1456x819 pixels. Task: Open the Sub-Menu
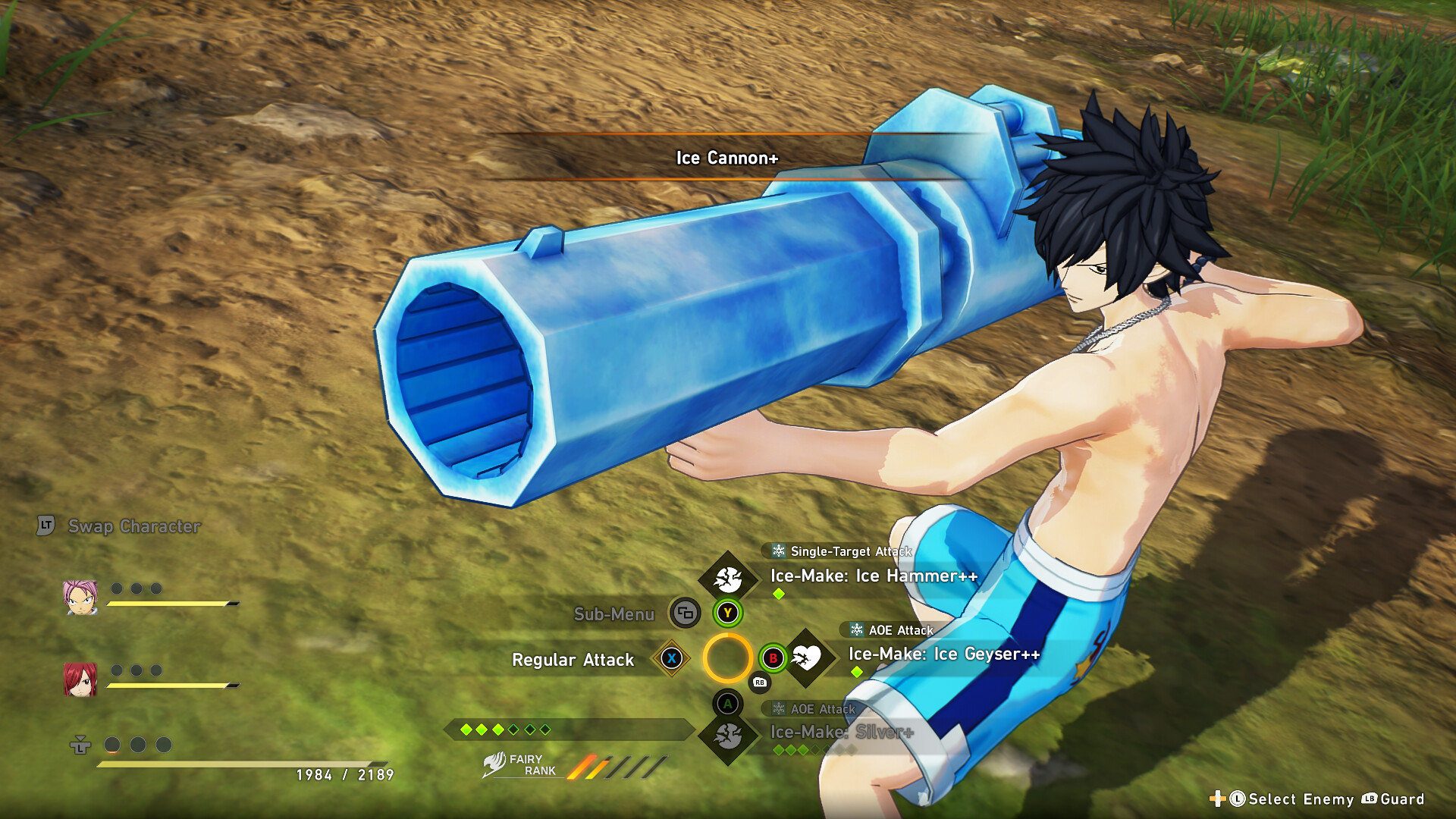pyautogui.click(x=613, y=614)
